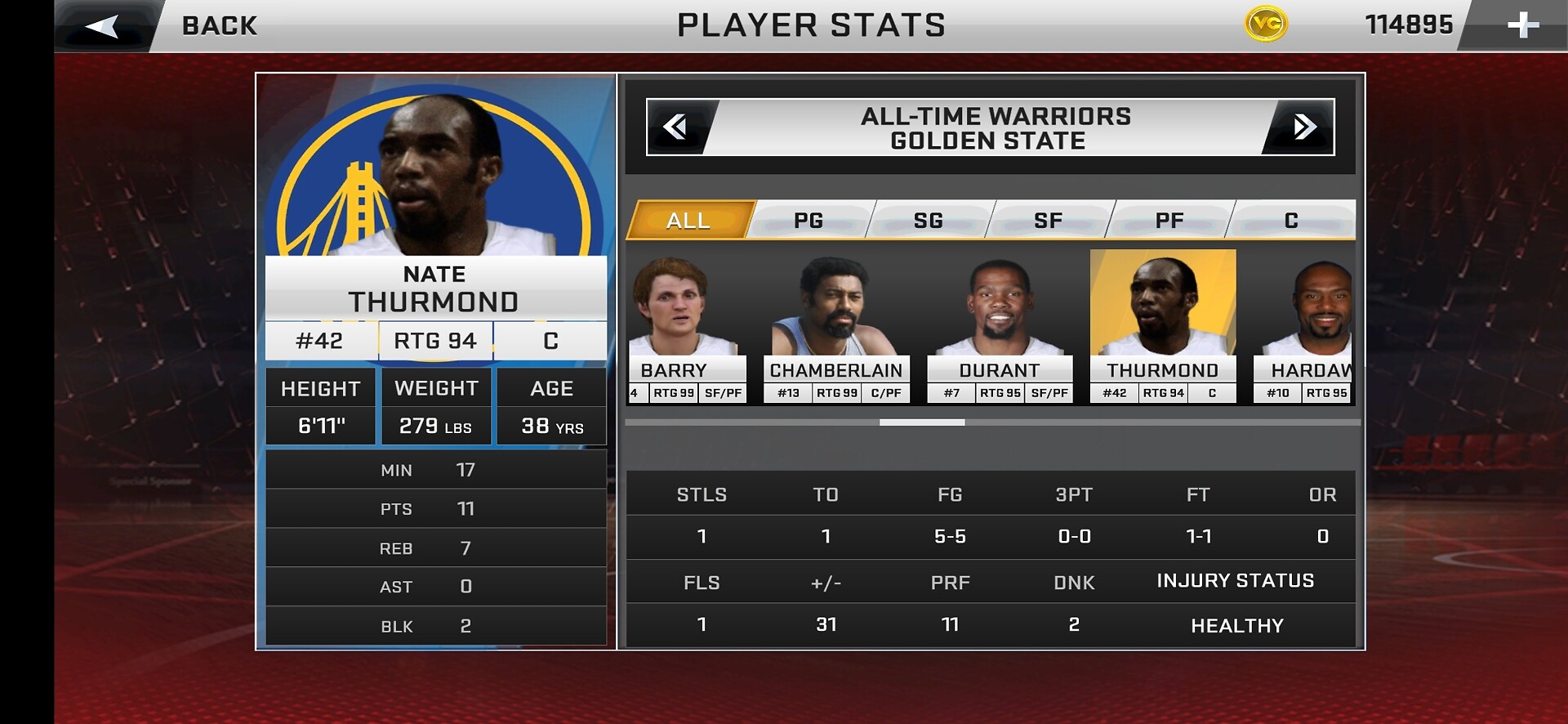Switch to the SG position tab
1568x724 pixels.
(x=929, y=220)
